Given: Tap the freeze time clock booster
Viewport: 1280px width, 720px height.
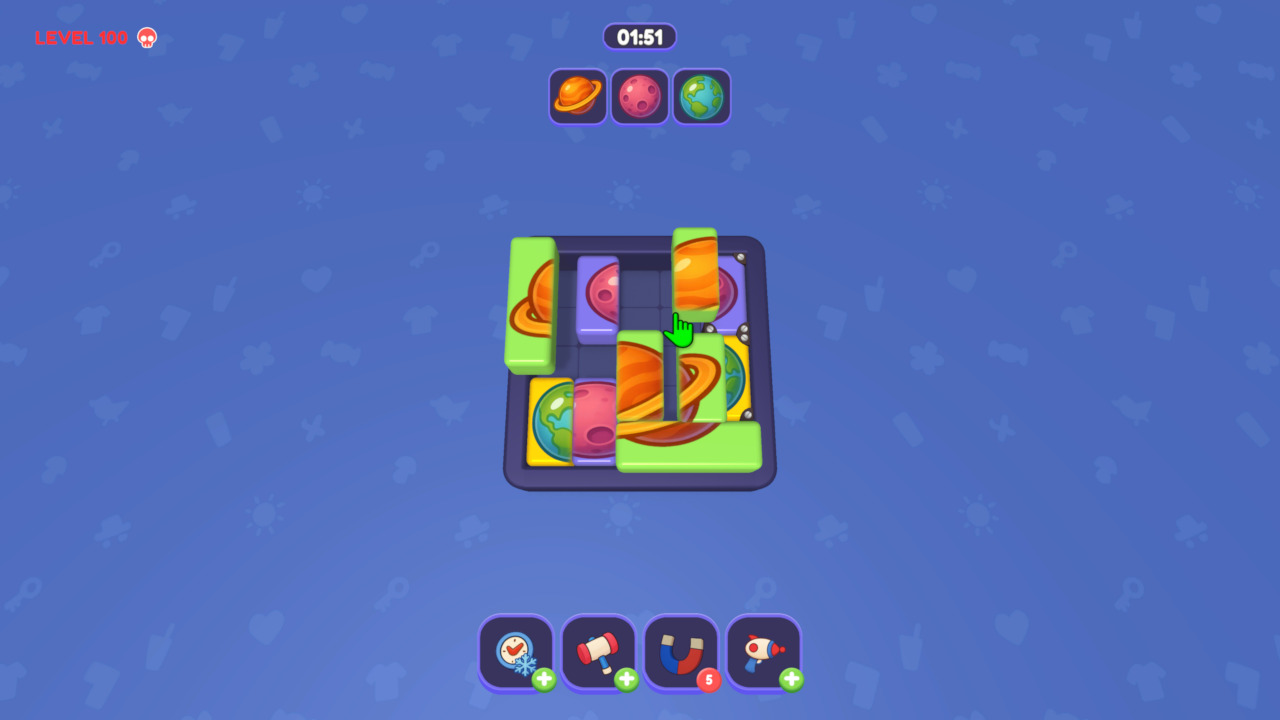Looking at the screenshot, I should [x=516, y=652].
